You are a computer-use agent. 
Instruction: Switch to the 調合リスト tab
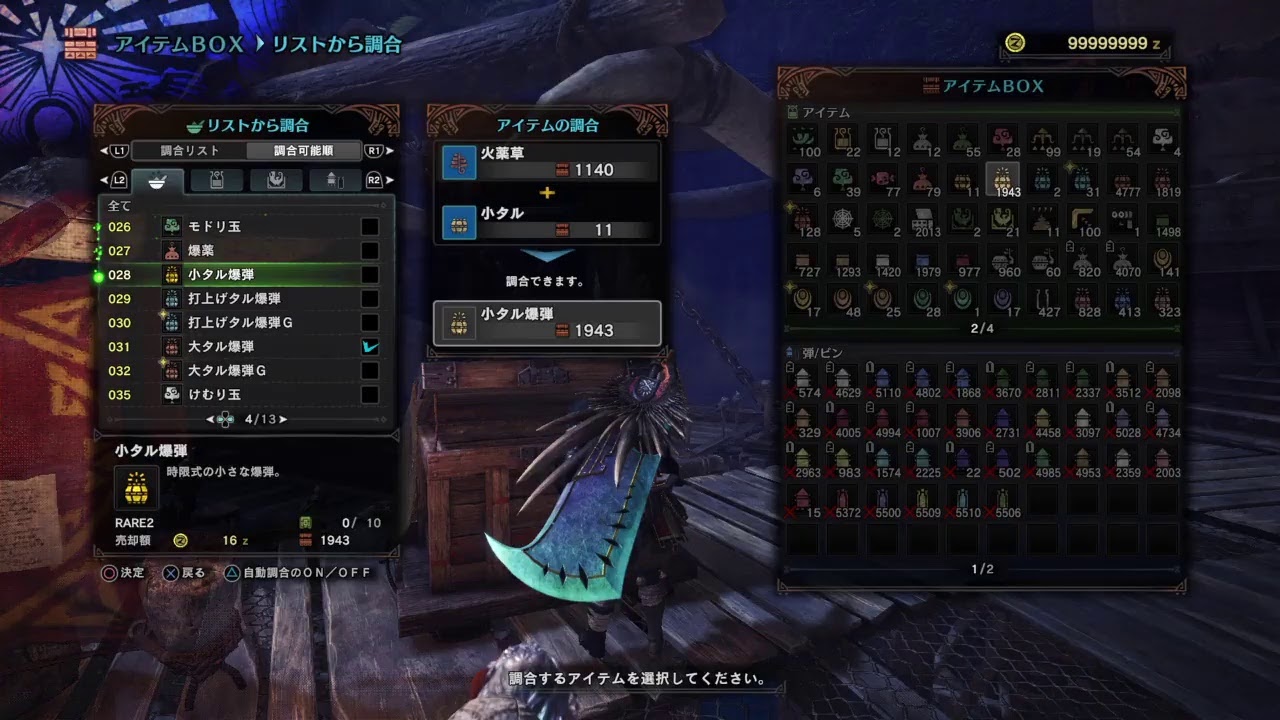(190, 151)
